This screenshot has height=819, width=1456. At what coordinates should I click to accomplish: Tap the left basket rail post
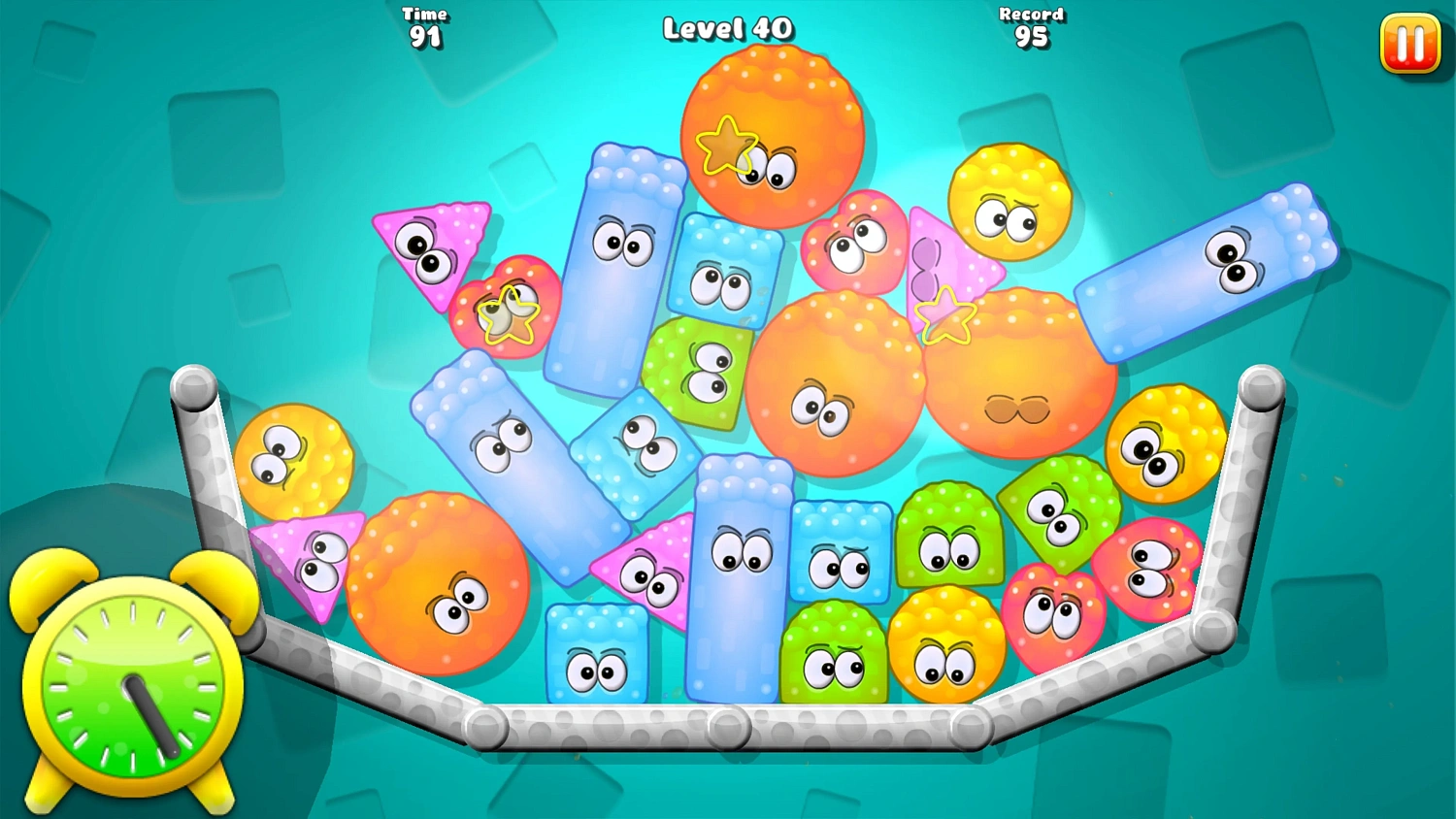coord(192,388)
